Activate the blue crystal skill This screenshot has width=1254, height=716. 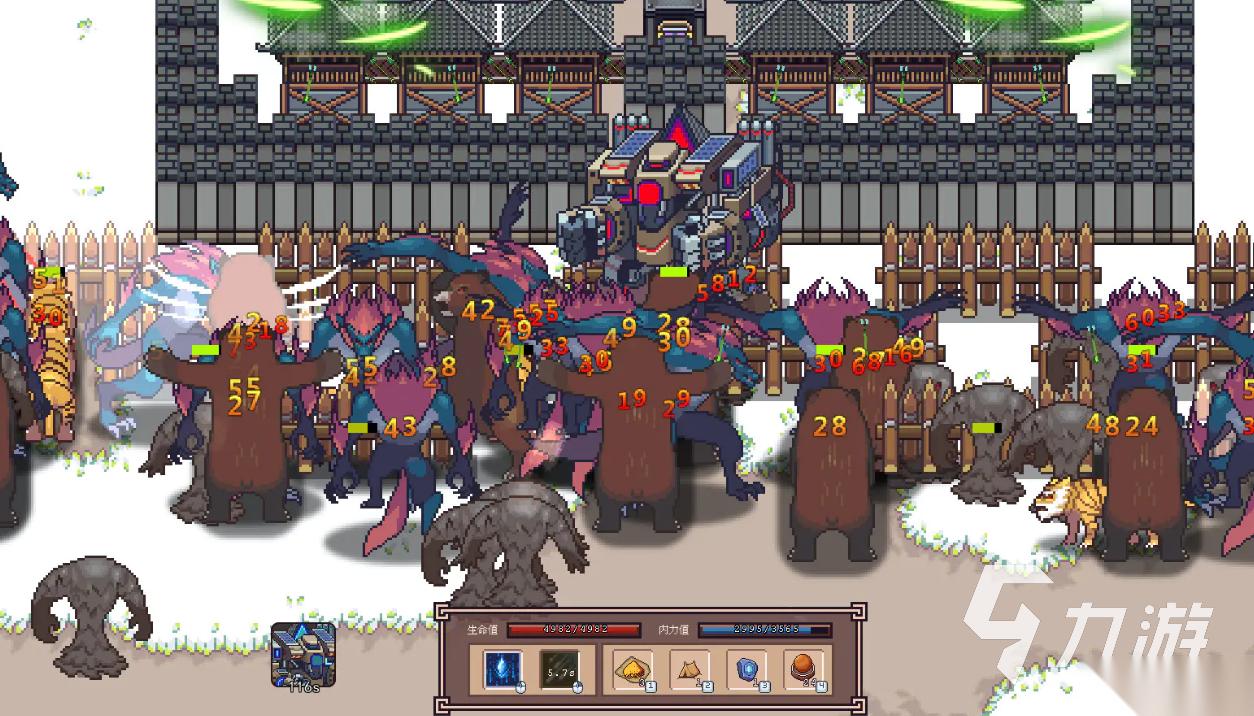[503, 669]
